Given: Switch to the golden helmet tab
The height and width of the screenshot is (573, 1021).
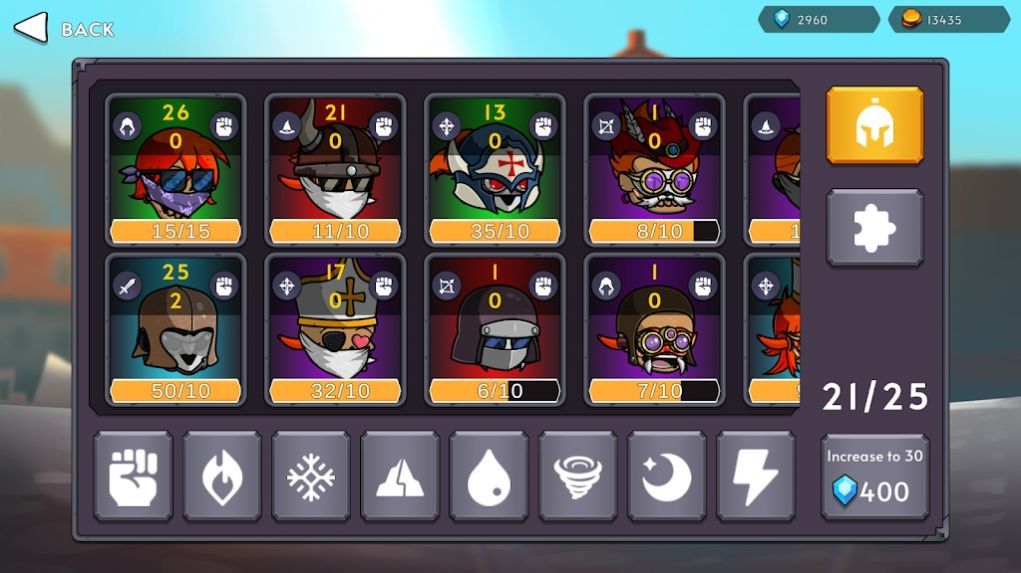Looking at the screenshot, I should pyautogui.click(x=874, y=125).
